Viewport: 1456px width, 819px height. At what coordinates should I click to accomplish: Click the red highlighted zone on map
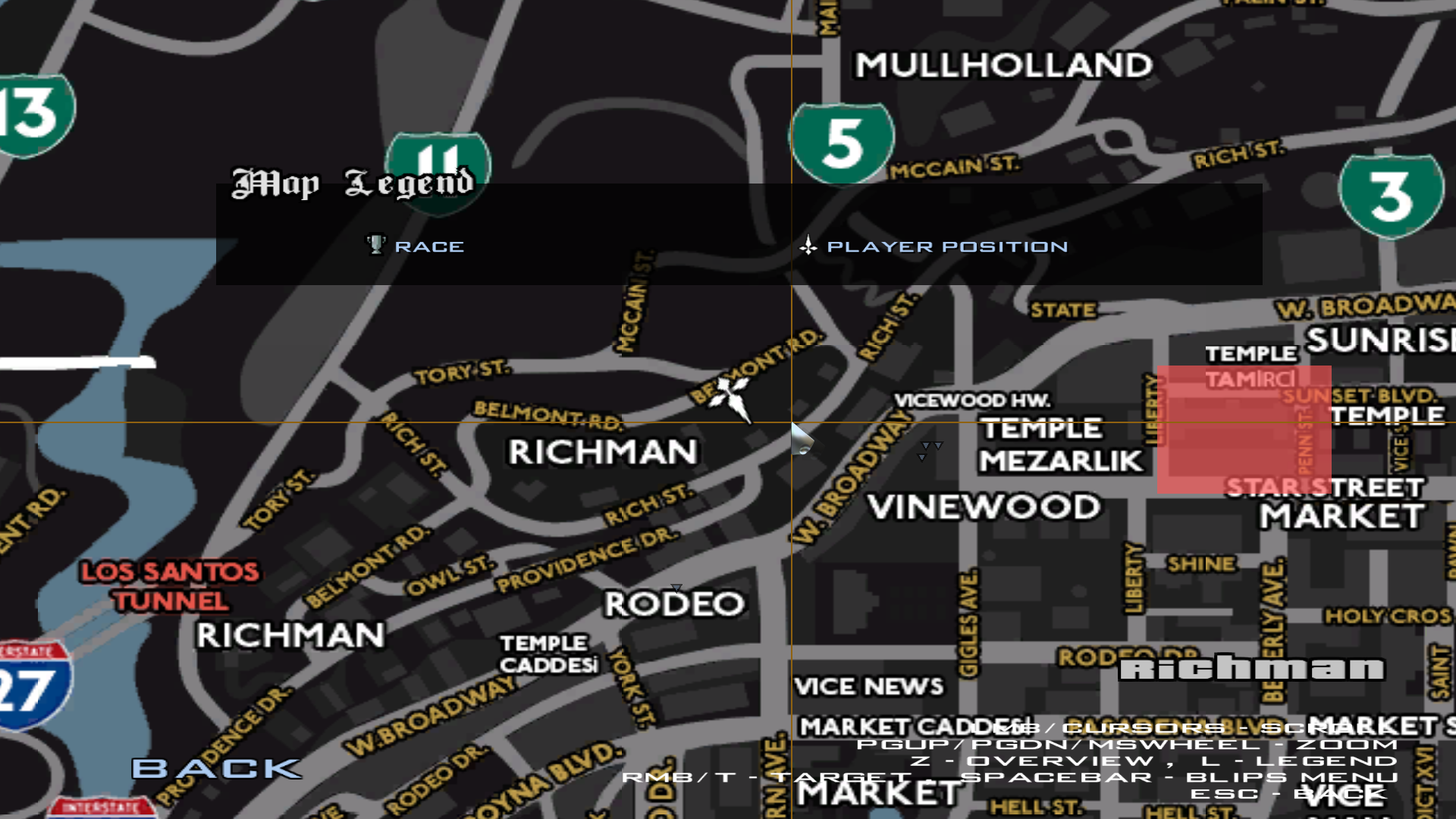[1244, 430]
